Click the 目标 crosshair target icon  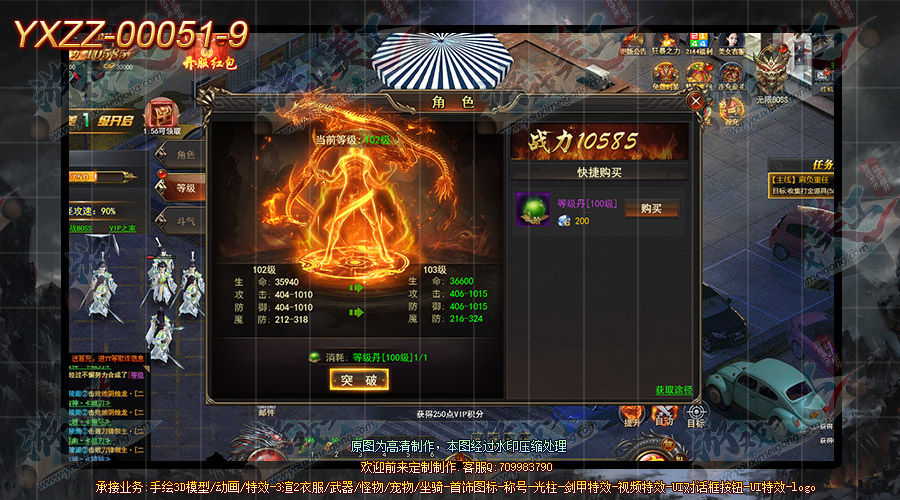point(695,412)
